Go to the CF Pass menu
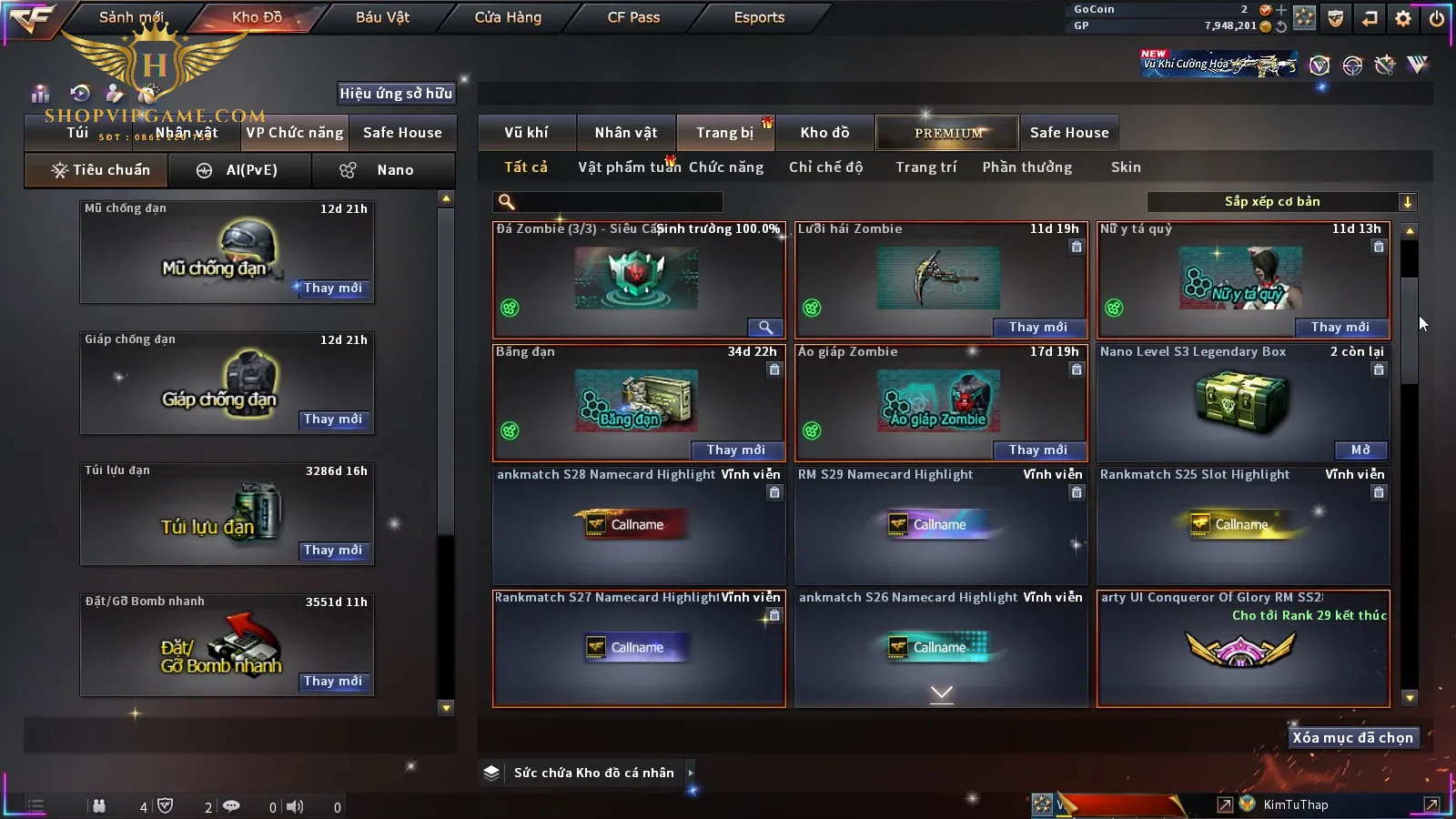 coord(633,17)
